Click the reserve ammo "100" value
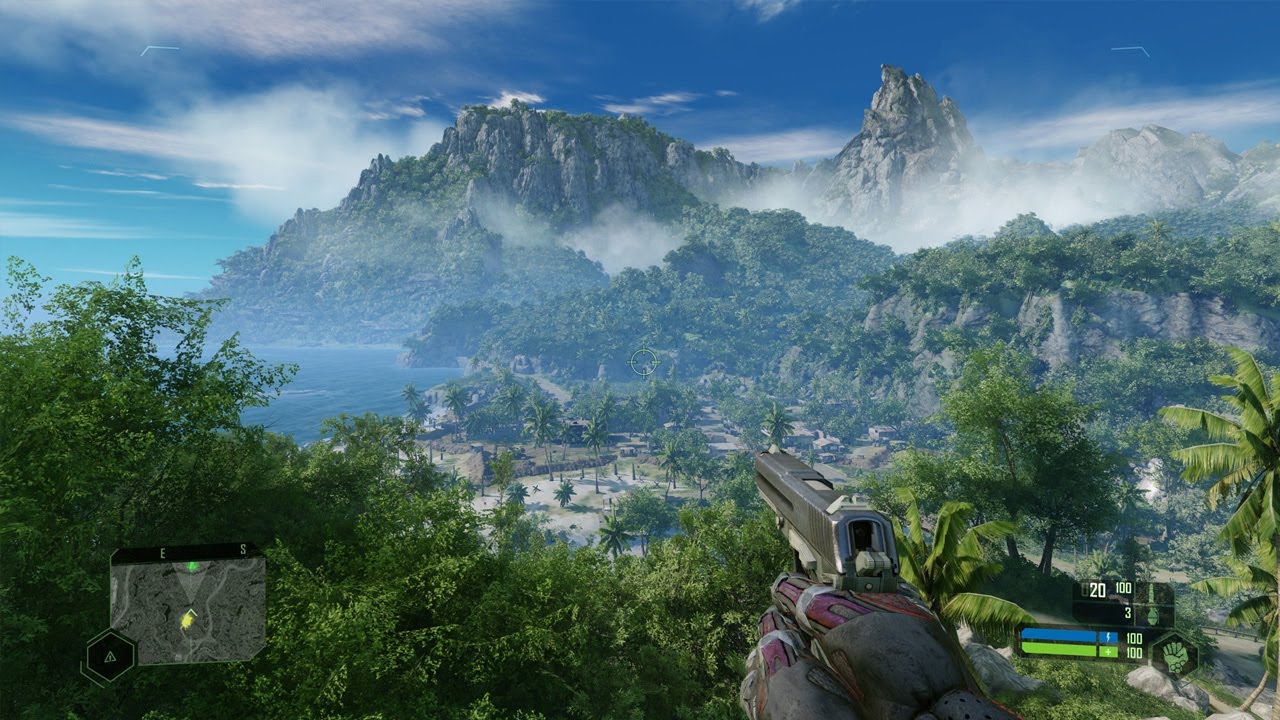This screenshot has height=720, width=1280. point(1123,587)
